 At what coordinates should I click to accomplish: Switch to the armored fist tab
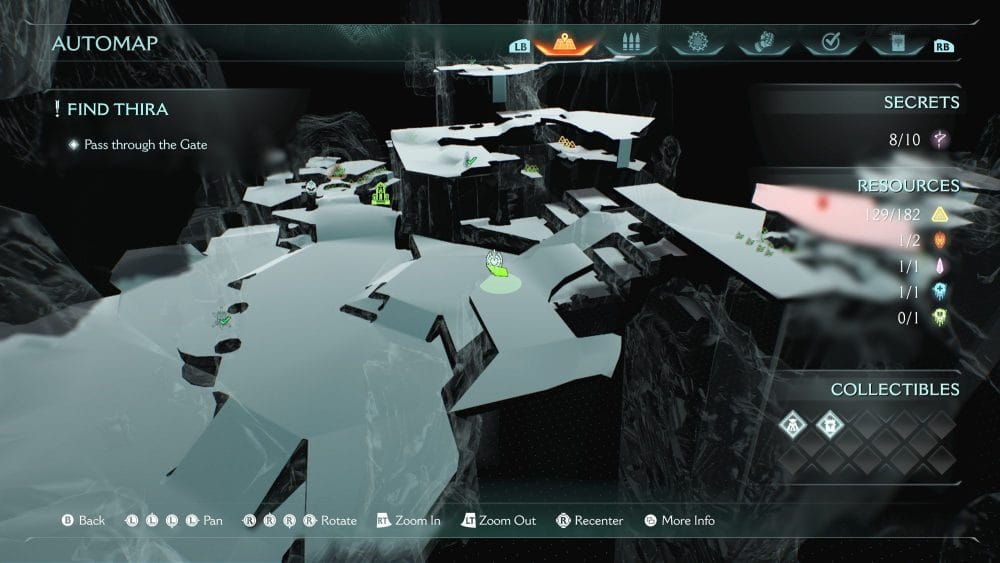[762, 43]
